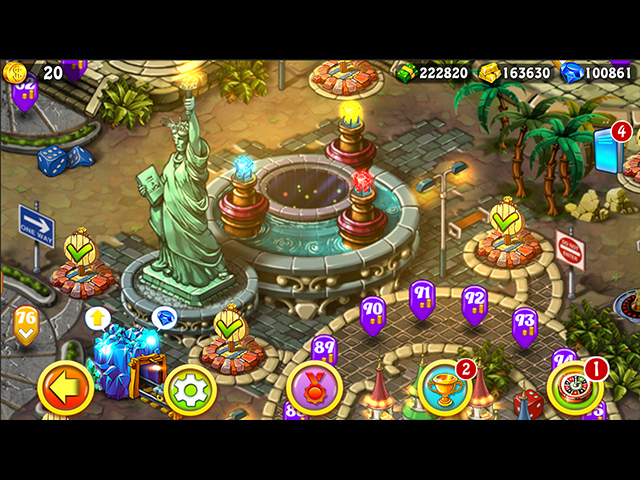Viewport: 640px width, 480px height.
Task: Open the purple medal achievements button
Action: (x=314, y=388)
